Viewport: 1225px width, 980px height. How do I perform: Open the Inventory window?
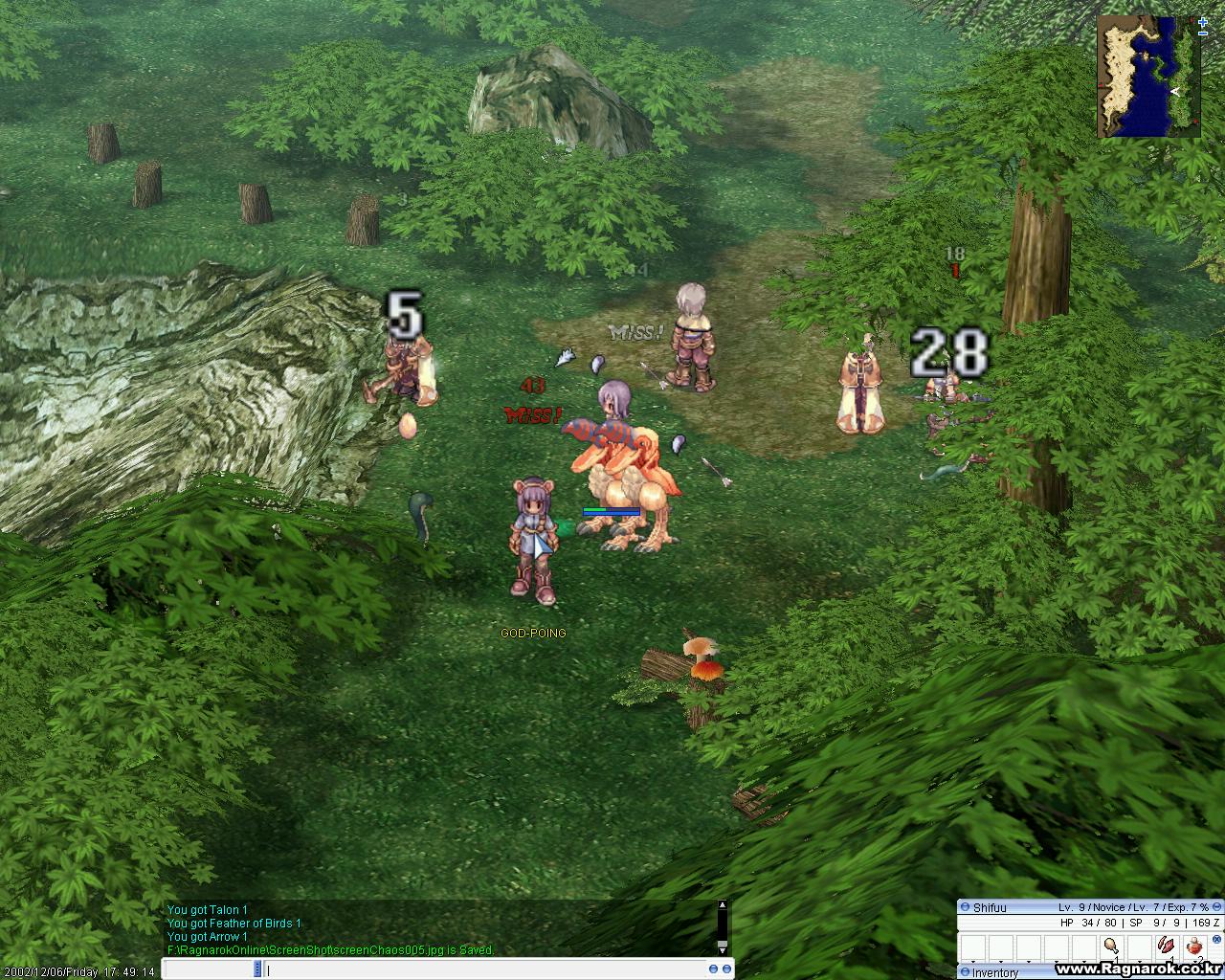point(995,972)
